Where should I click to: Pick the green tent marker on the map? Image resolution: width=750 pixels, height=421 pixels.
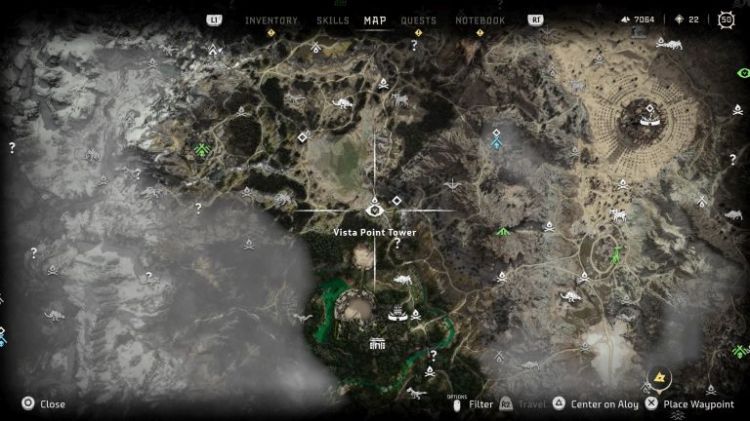pyautogui.click(x=503, y=232)
